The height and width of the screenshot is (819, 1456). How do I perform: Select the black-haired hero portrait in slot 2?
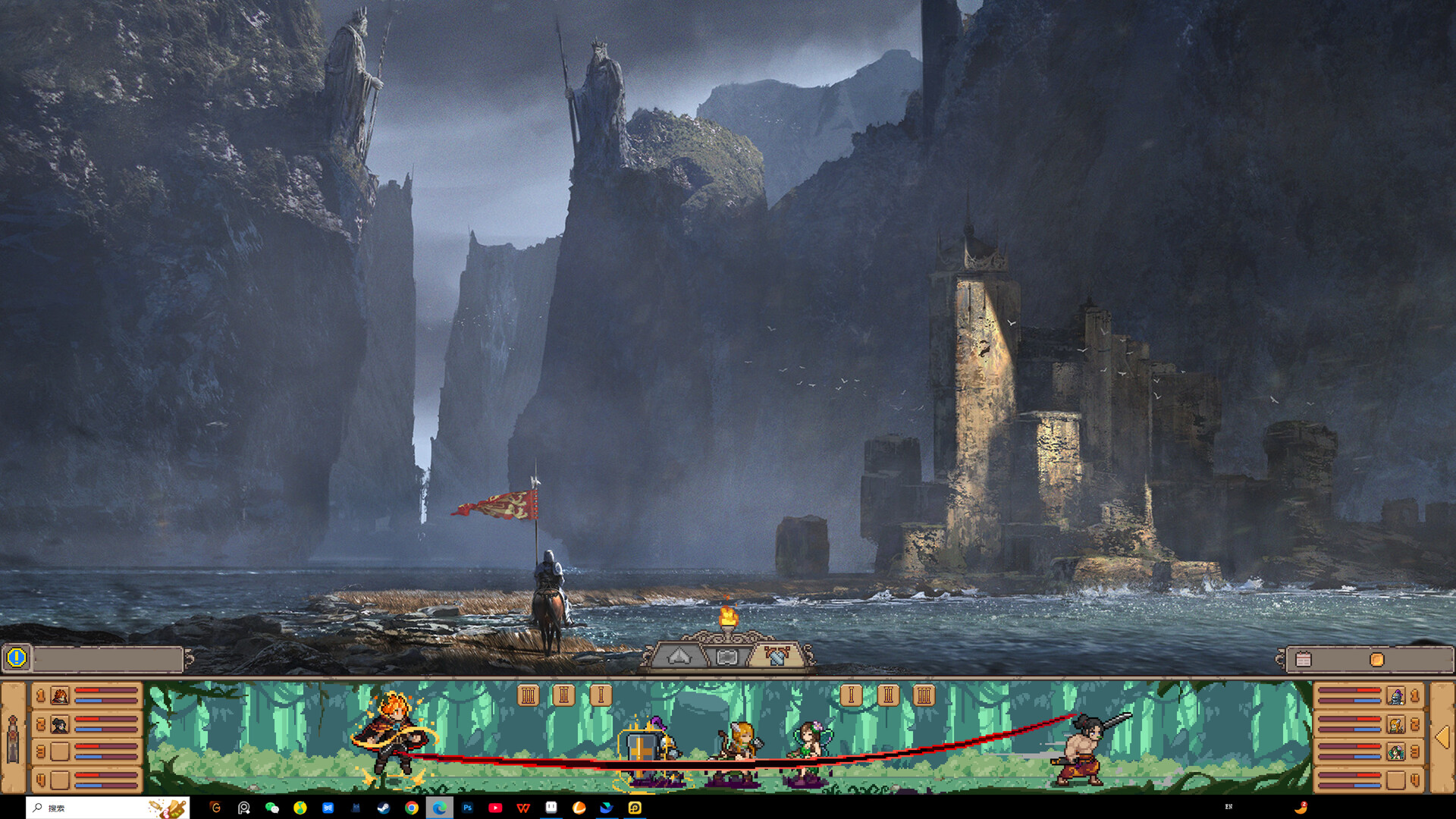[58, 725]
